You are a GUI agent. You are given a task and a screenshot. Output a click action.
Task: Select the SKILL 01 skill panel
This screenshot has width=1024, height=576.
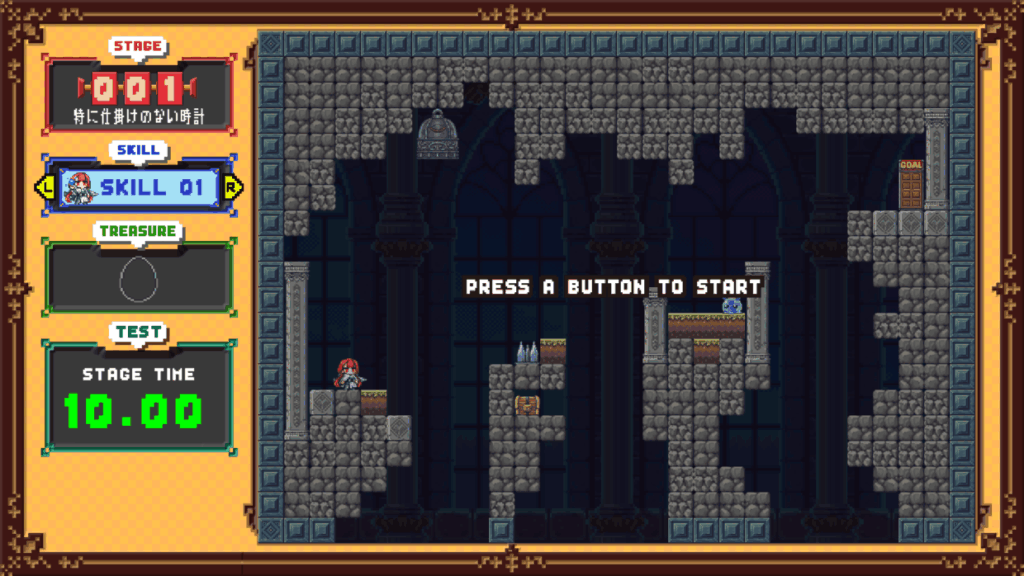pyautogui.click(x=139, y=187)
